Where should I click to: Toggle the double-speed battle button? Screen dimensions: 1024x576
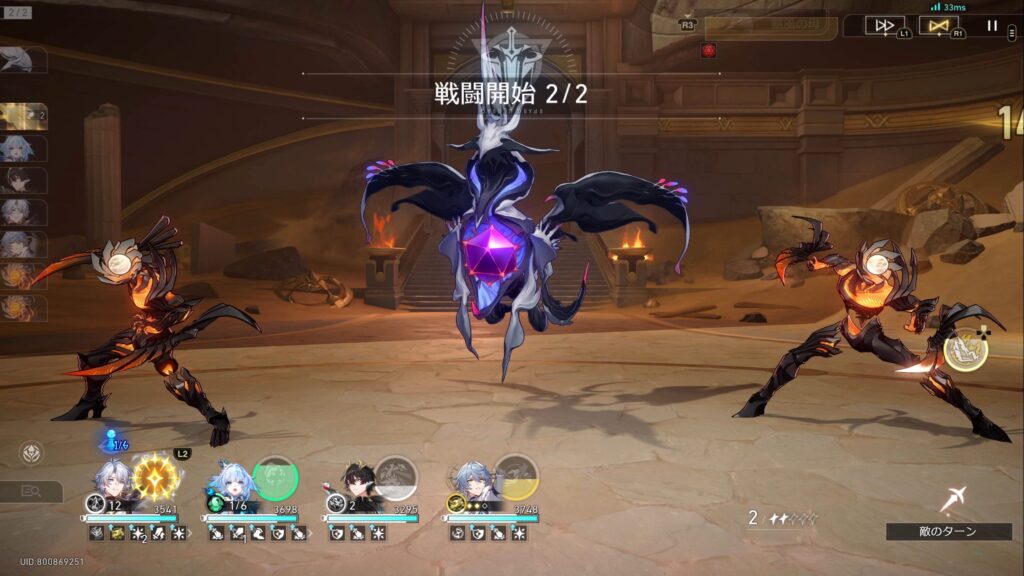883,25
